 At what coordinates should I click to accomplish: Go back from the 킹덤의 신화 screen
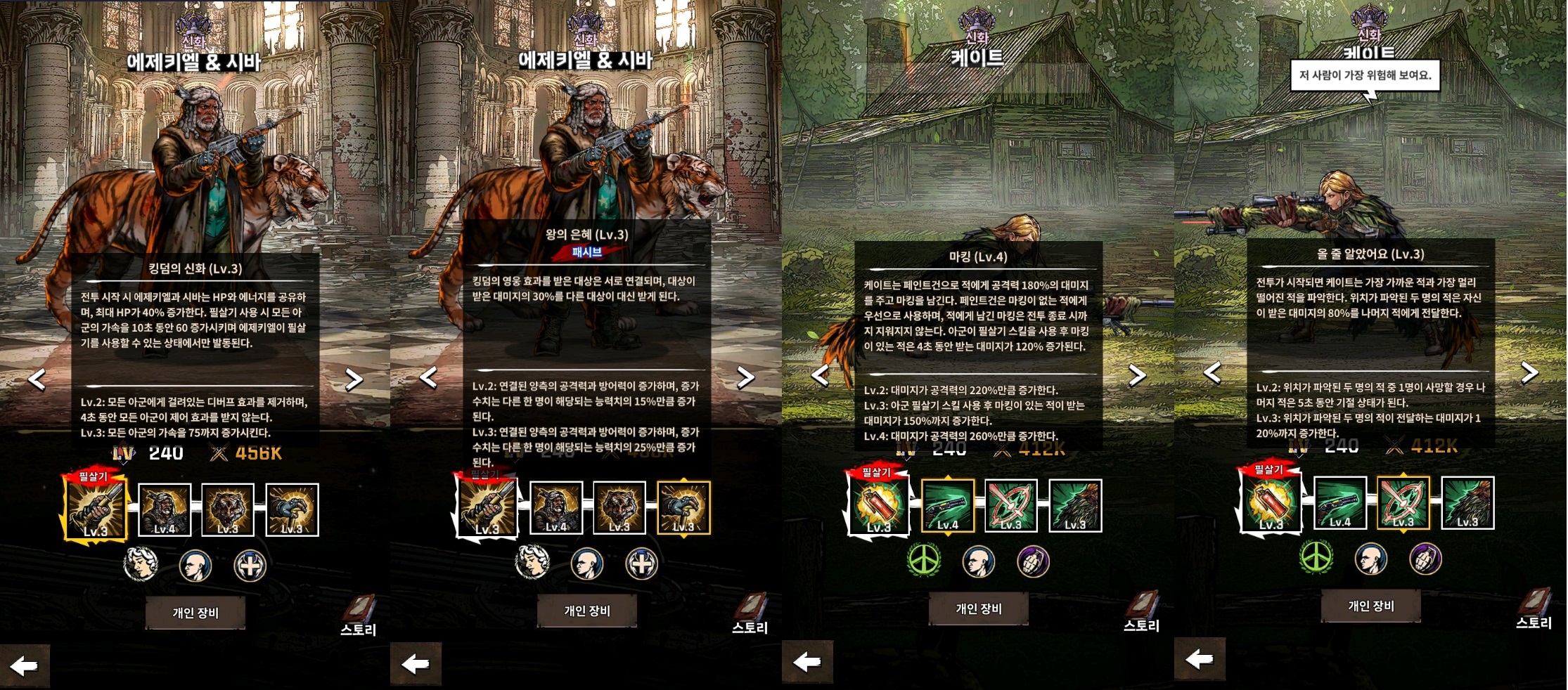coord(25,665)
